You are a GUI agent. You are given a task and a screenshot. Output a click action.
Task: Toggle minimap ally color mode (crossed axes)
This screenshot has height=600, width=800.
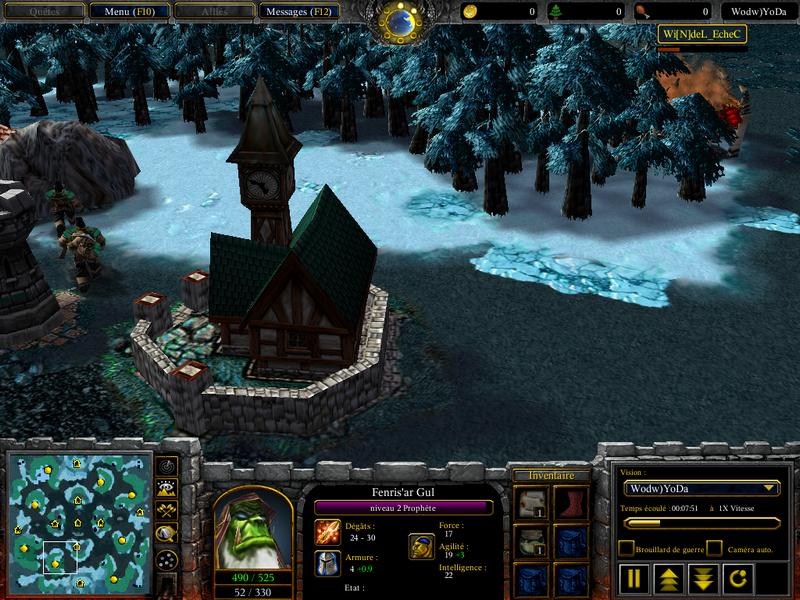167,511
